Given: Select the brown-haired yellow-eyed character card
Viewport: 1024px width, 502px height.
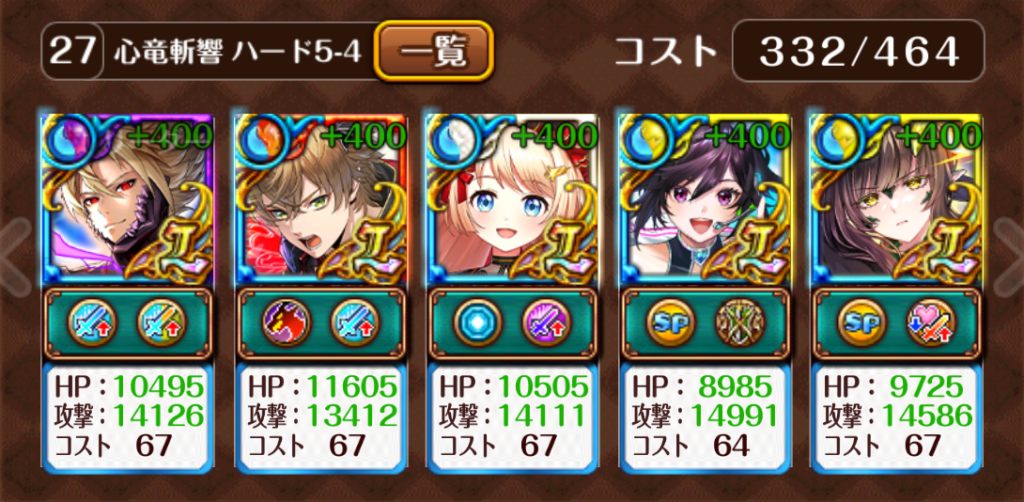Looking at the screenshot, I should [x=896, y=198].
